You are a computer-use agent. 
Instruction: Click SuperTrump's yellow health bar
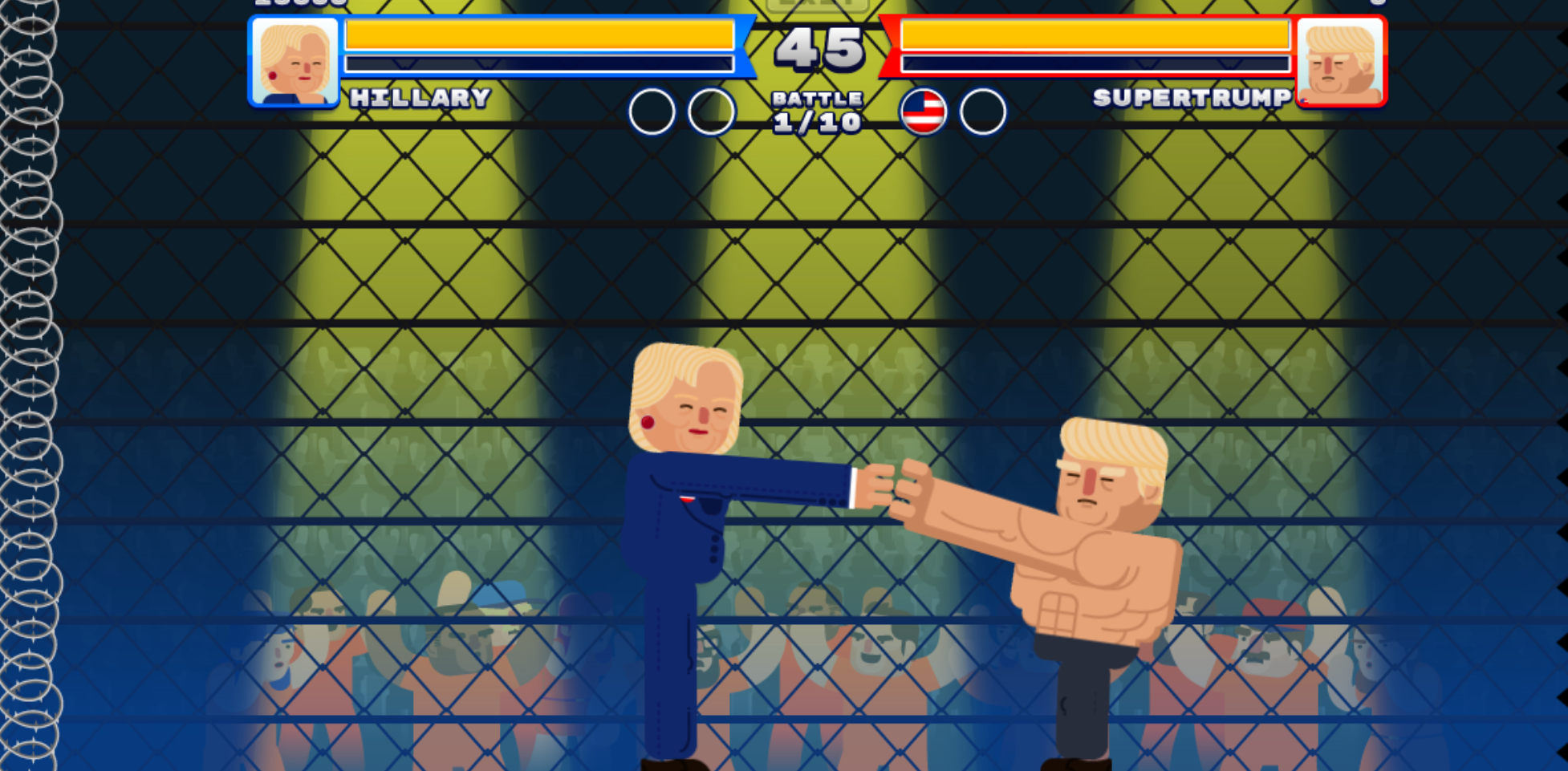point(1091,34)
